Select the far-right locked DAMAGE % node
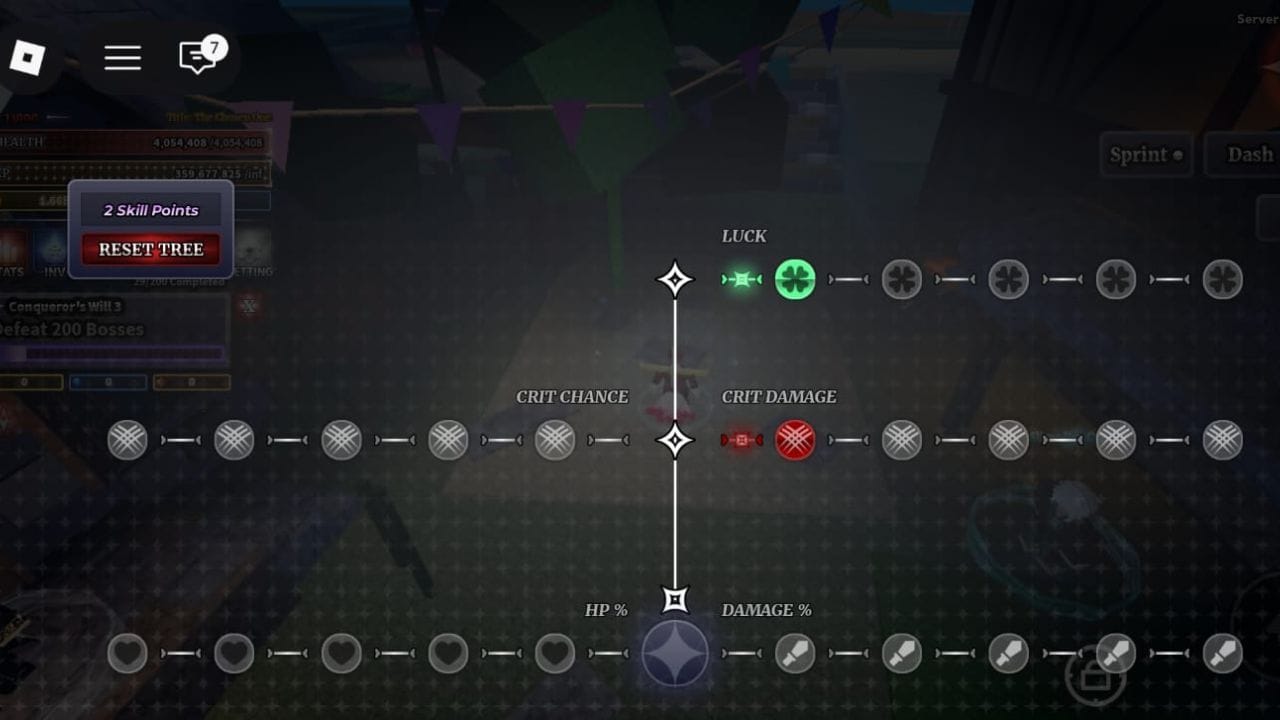The width and height of the screenshot is (1280, 720). 1221,653
